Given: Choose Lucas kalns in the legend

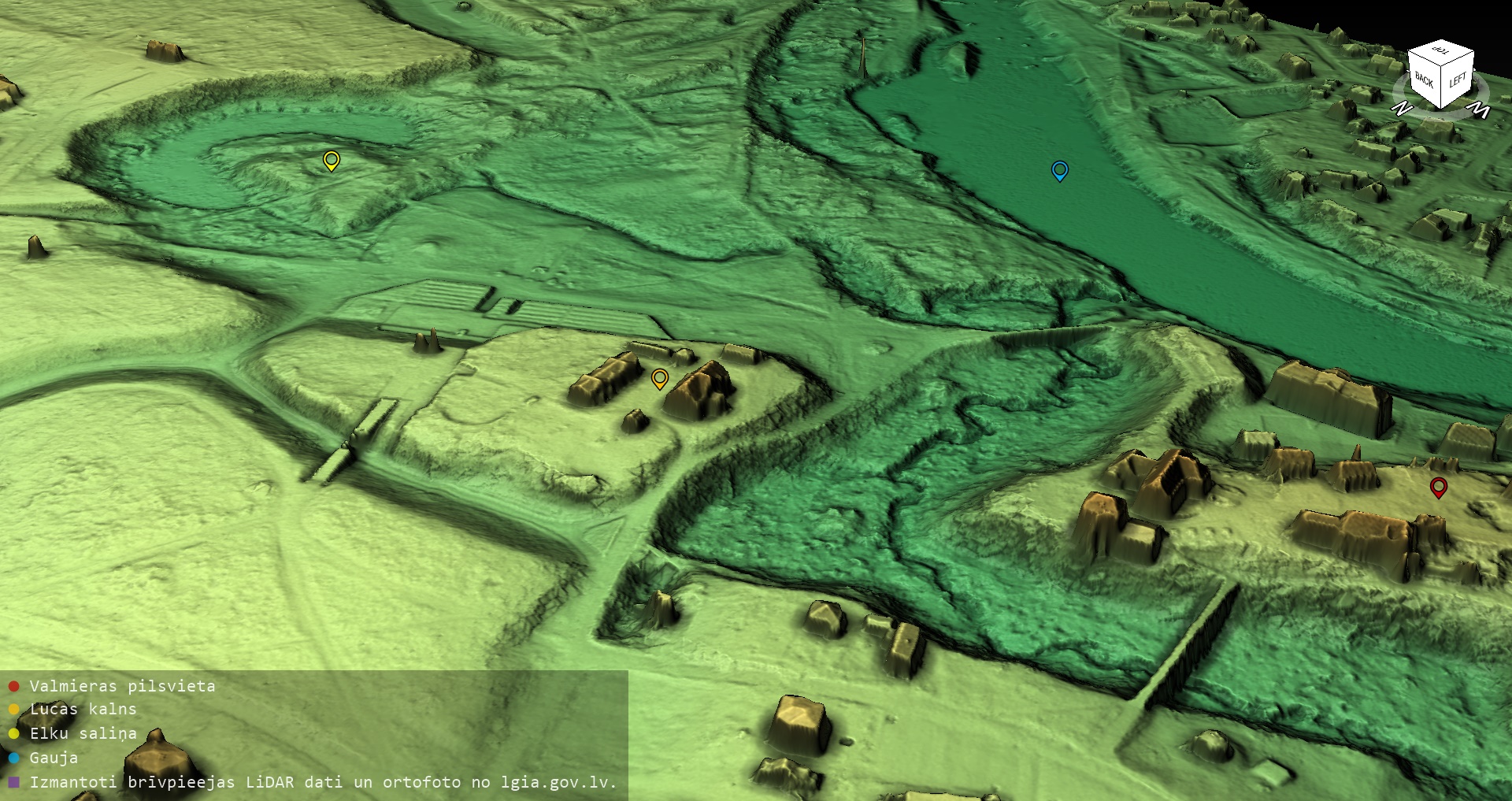Looking at the screenshot, I should tap(83, 709).
